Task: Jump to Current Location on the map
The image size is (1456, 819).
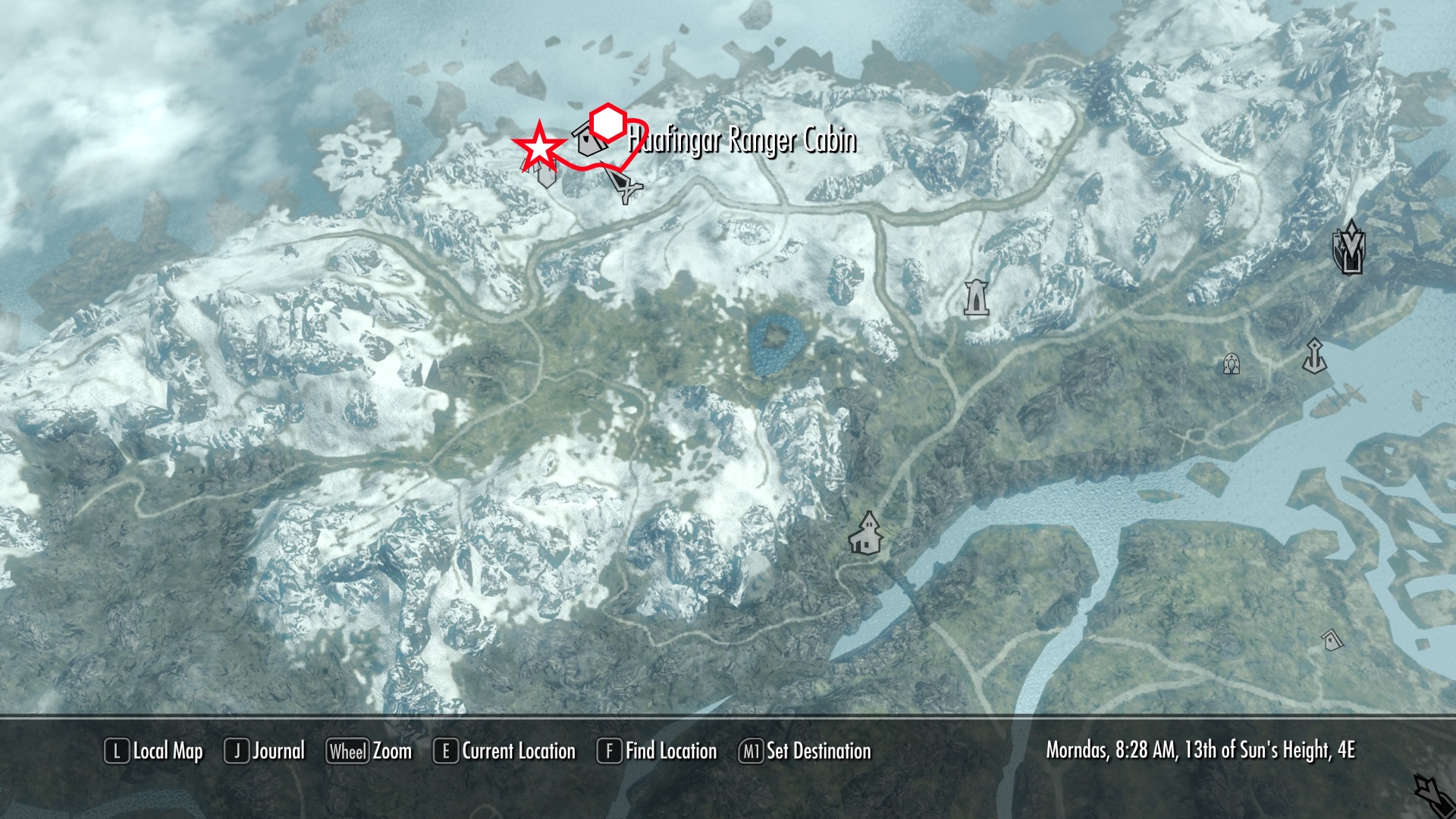Action: (504, 752)
